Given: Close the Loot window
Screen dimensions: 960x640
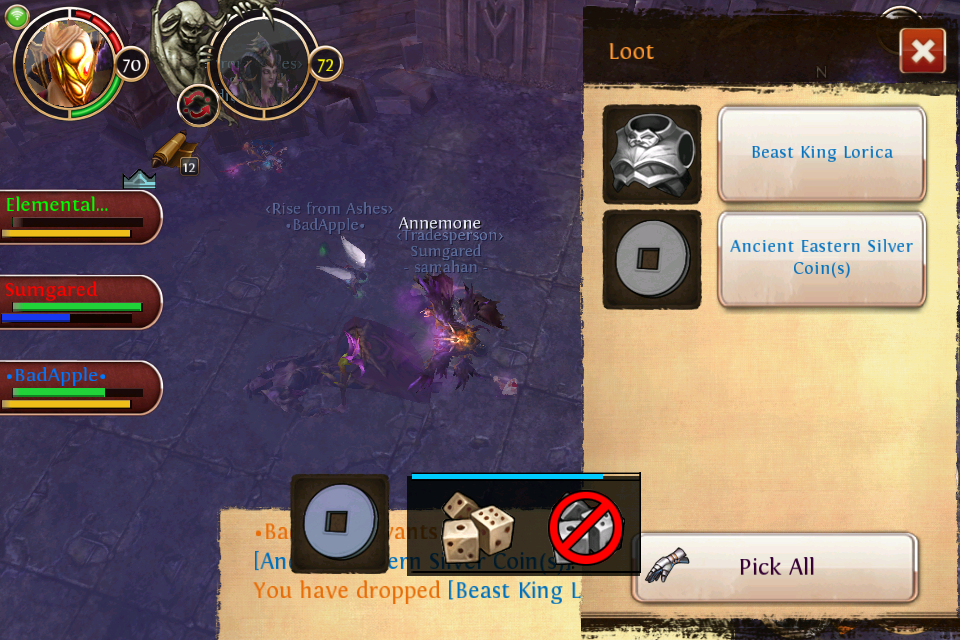Looking at the screenshot, I should click(922, 51).
